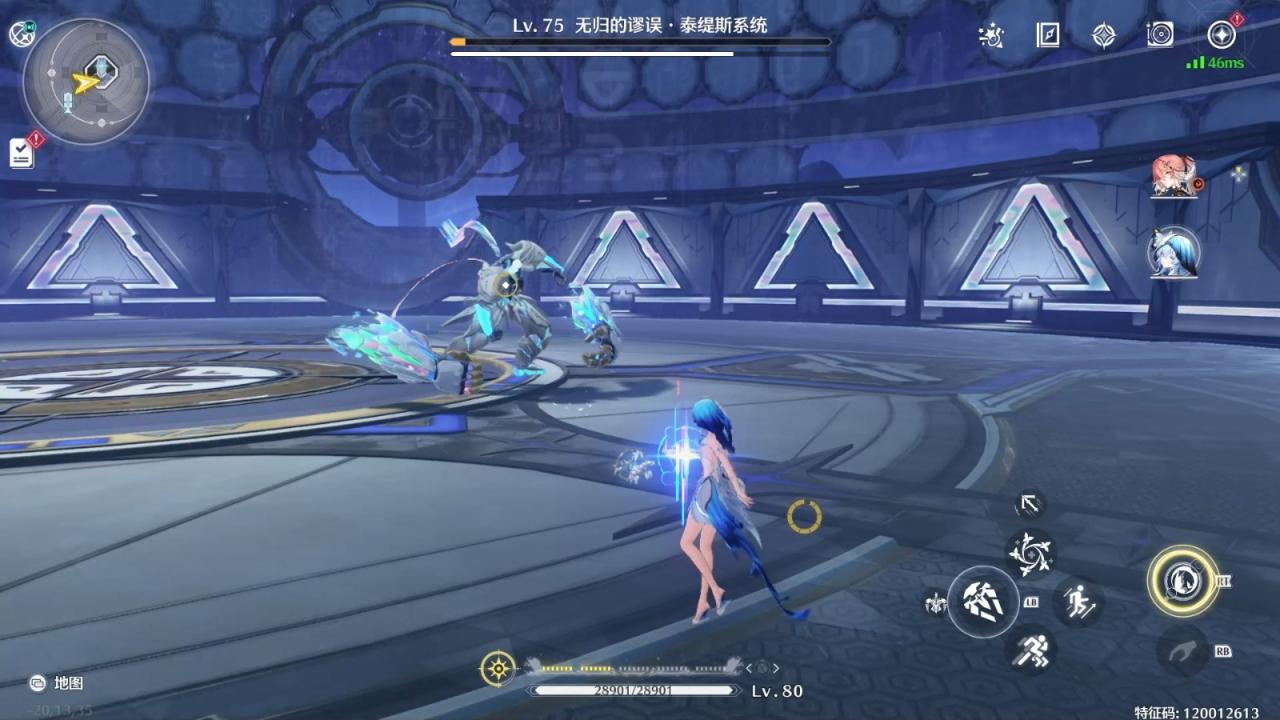1280x720 pixels.
Task: Trigger the basic attack button
Action: point(982,600)
